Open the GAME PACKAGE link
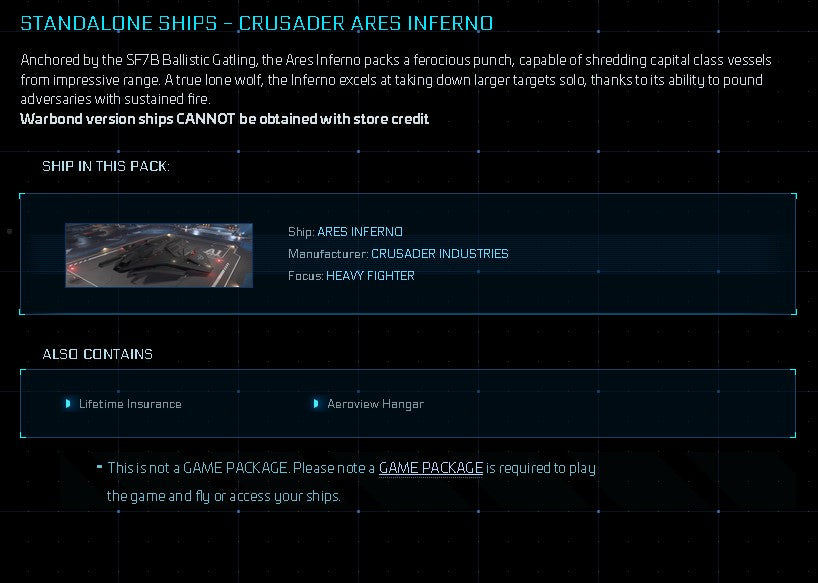Image resolution: width=818 pixels, height=583 pixels. tap(431, 468)
